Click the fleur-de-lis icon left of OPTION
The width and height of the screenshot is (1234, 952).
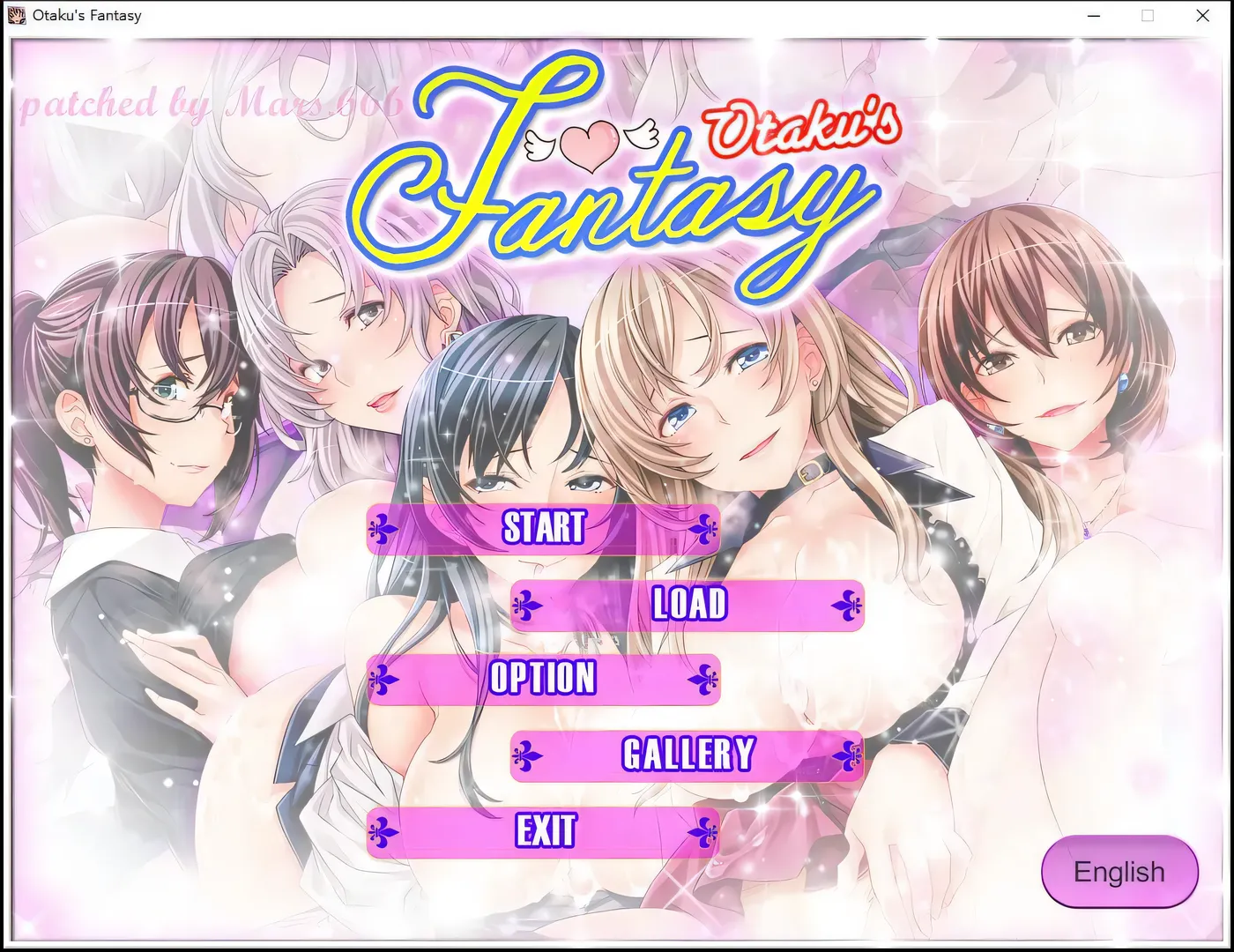(x=383, y=681)
